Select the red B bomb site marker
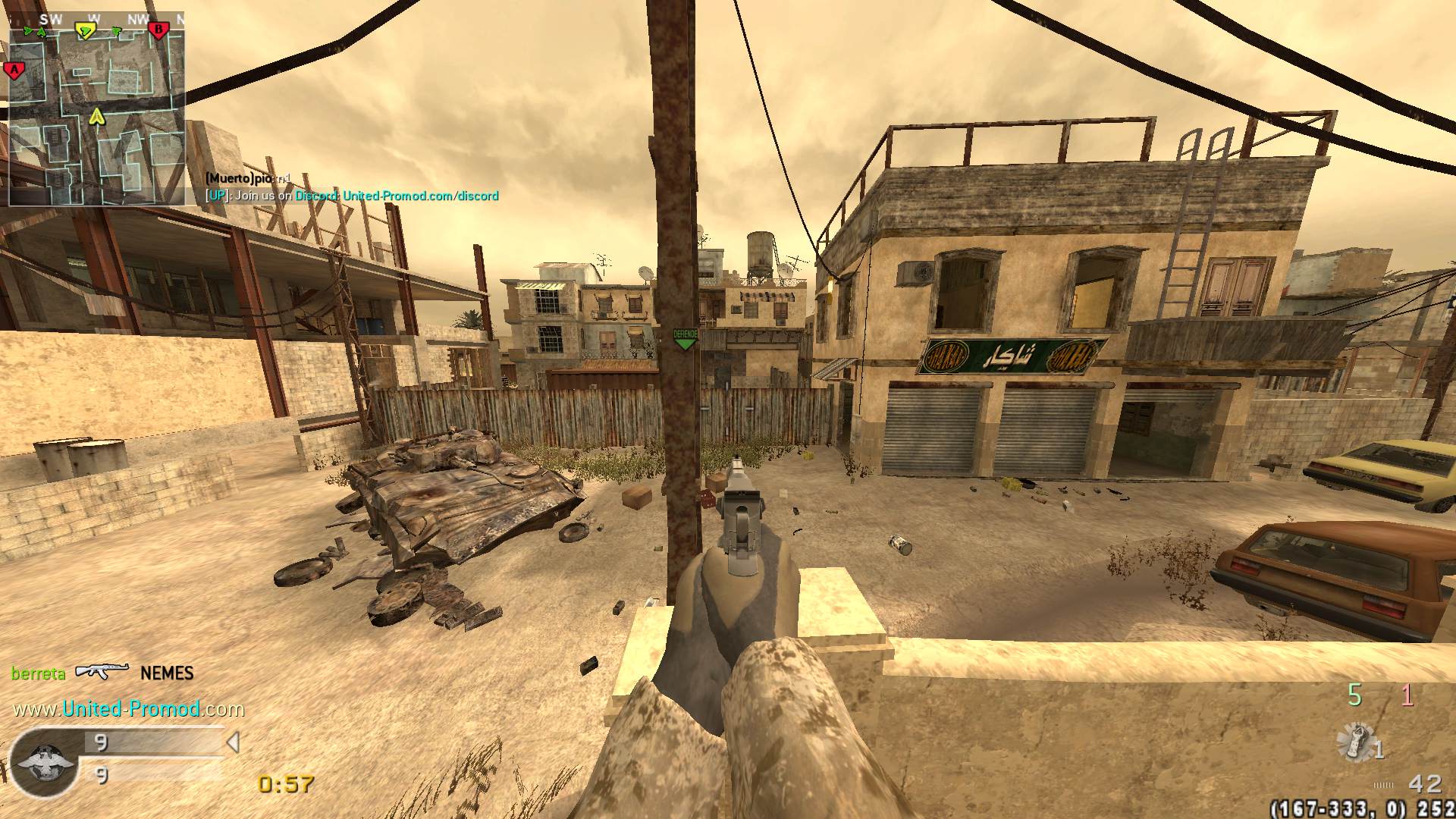1456x819 pixels. click(x=158, y=30)
